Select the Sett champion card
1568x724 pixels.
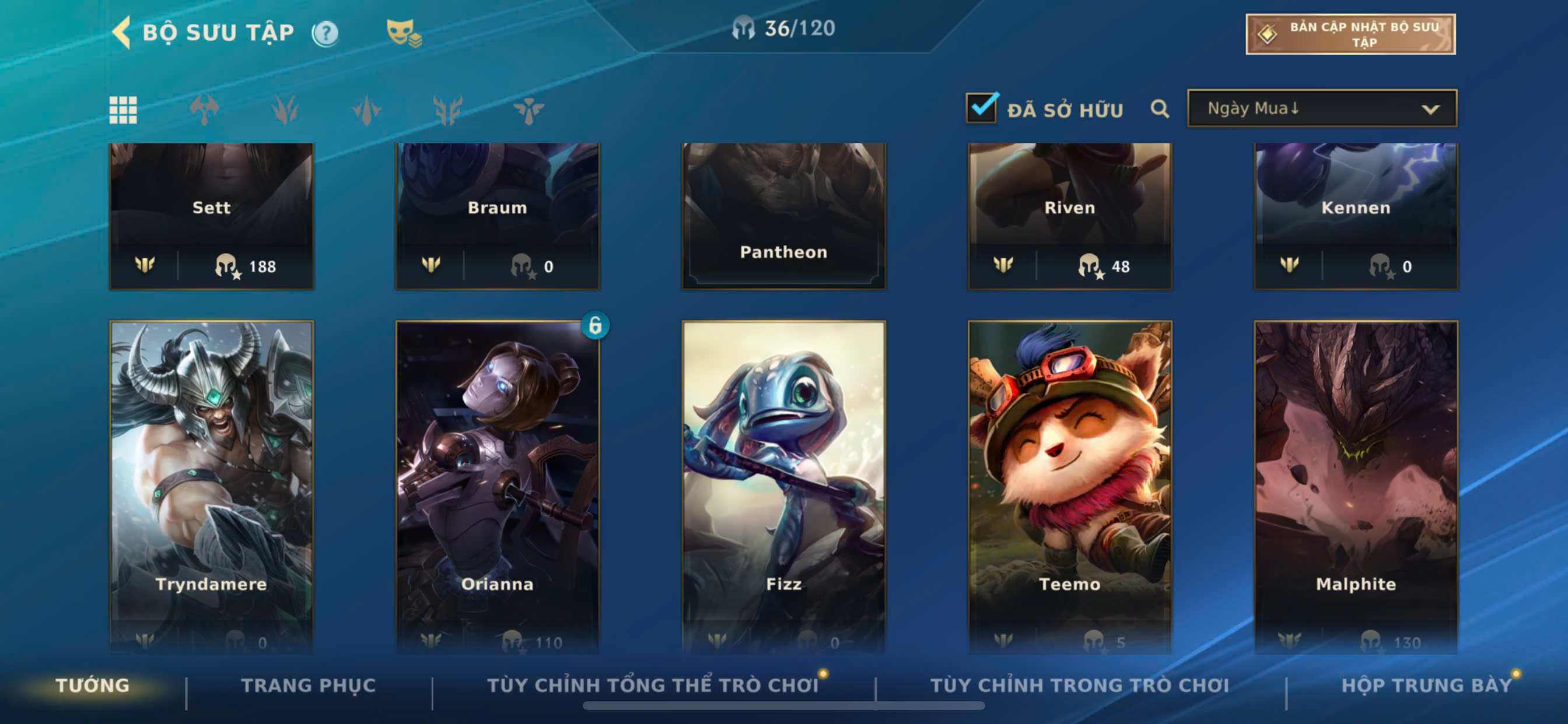[212, 215]
